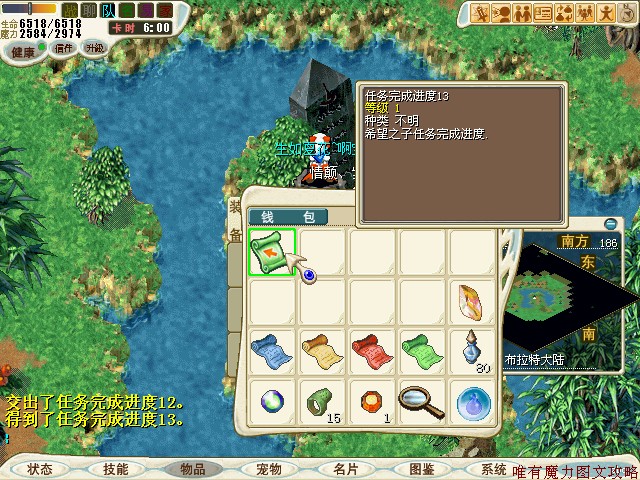Select the green-blue orb item

(x=272, y=401)
